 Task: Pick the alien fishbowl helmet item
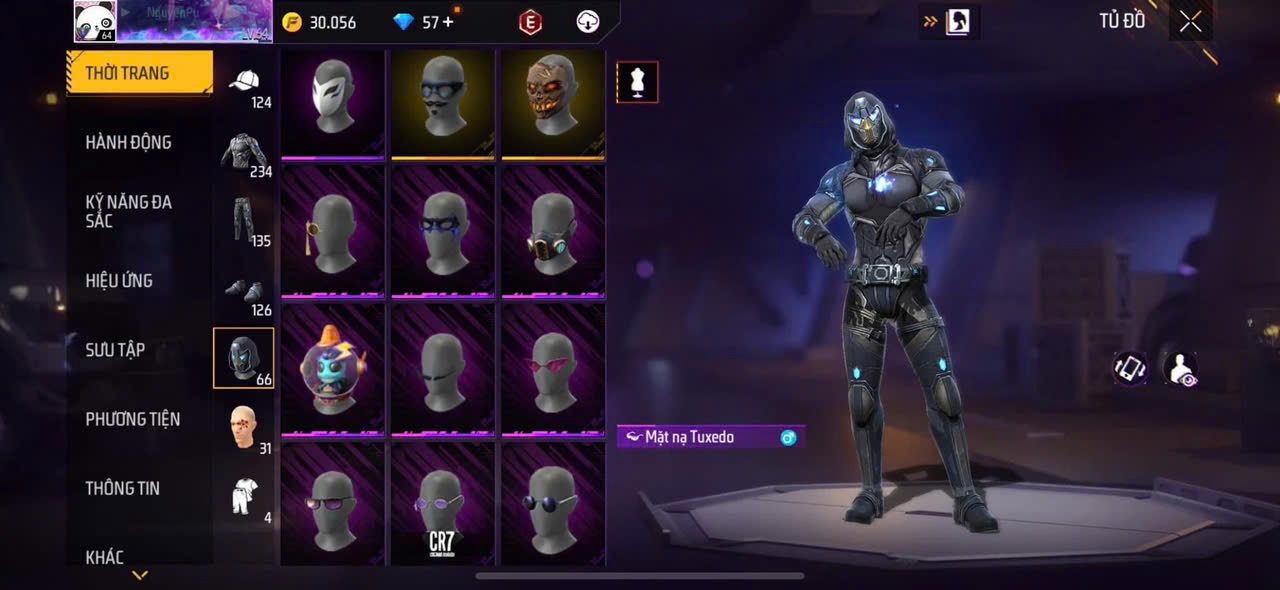click(333, 368)
